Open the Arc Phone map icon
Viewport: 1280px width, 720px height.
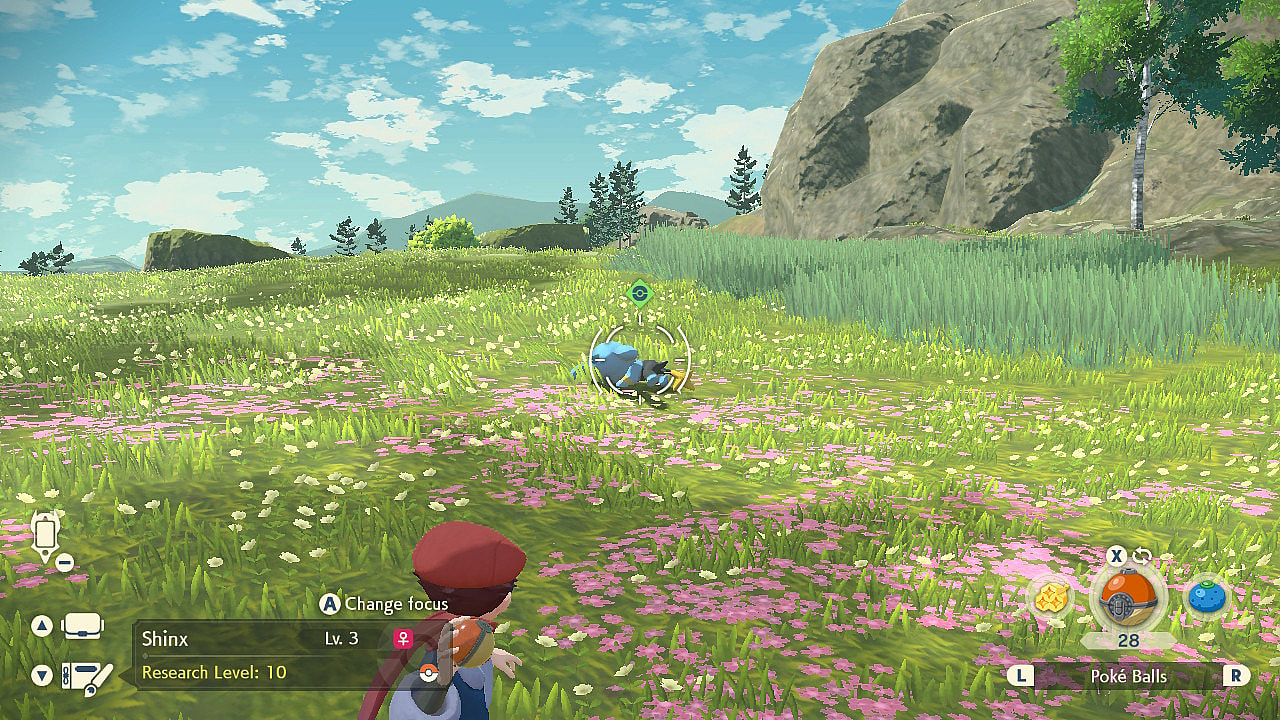tap(46, 536)
